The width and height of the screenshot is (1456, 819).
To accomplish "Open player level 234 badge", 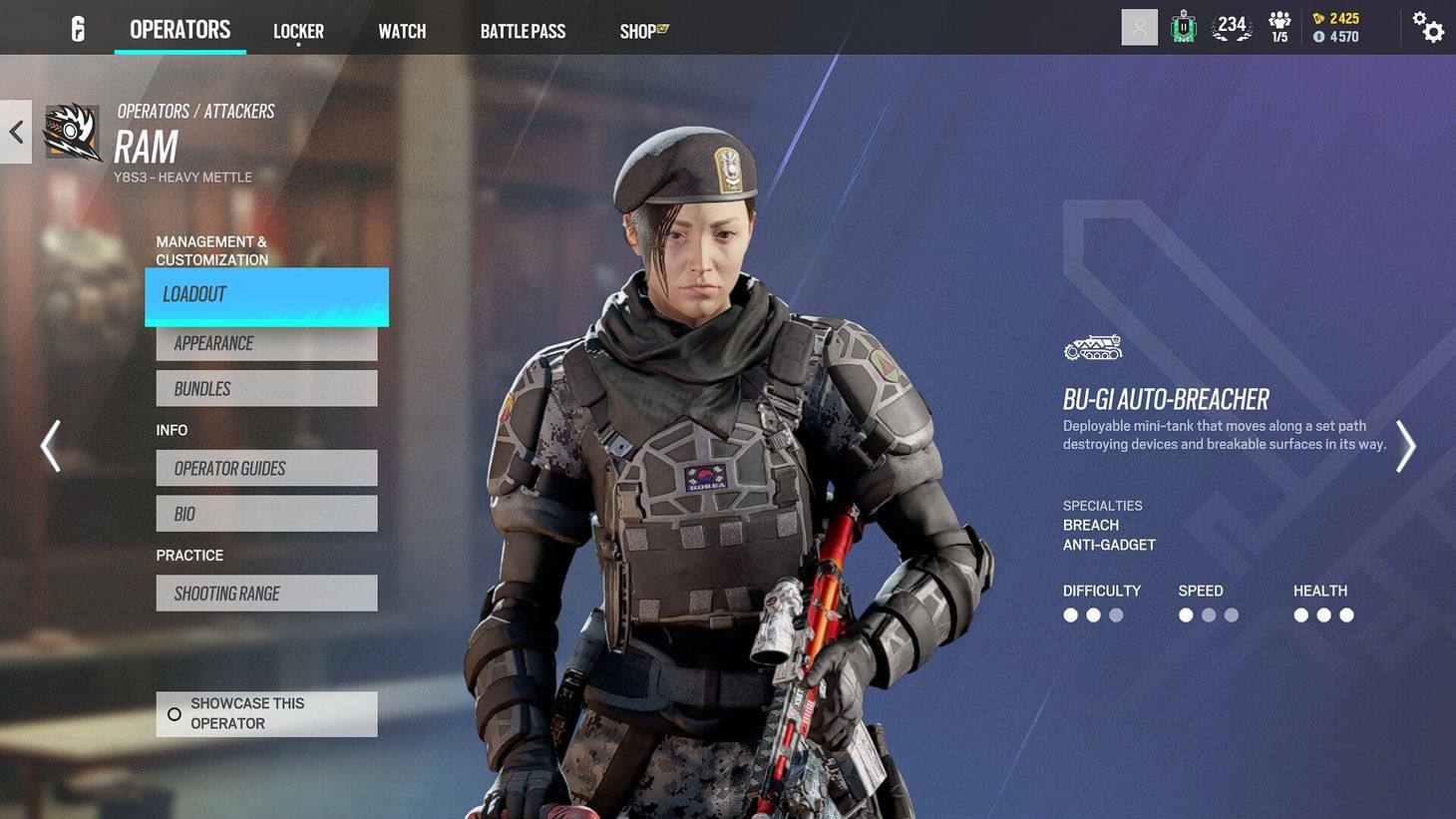I will click(x=1231, y=27).
